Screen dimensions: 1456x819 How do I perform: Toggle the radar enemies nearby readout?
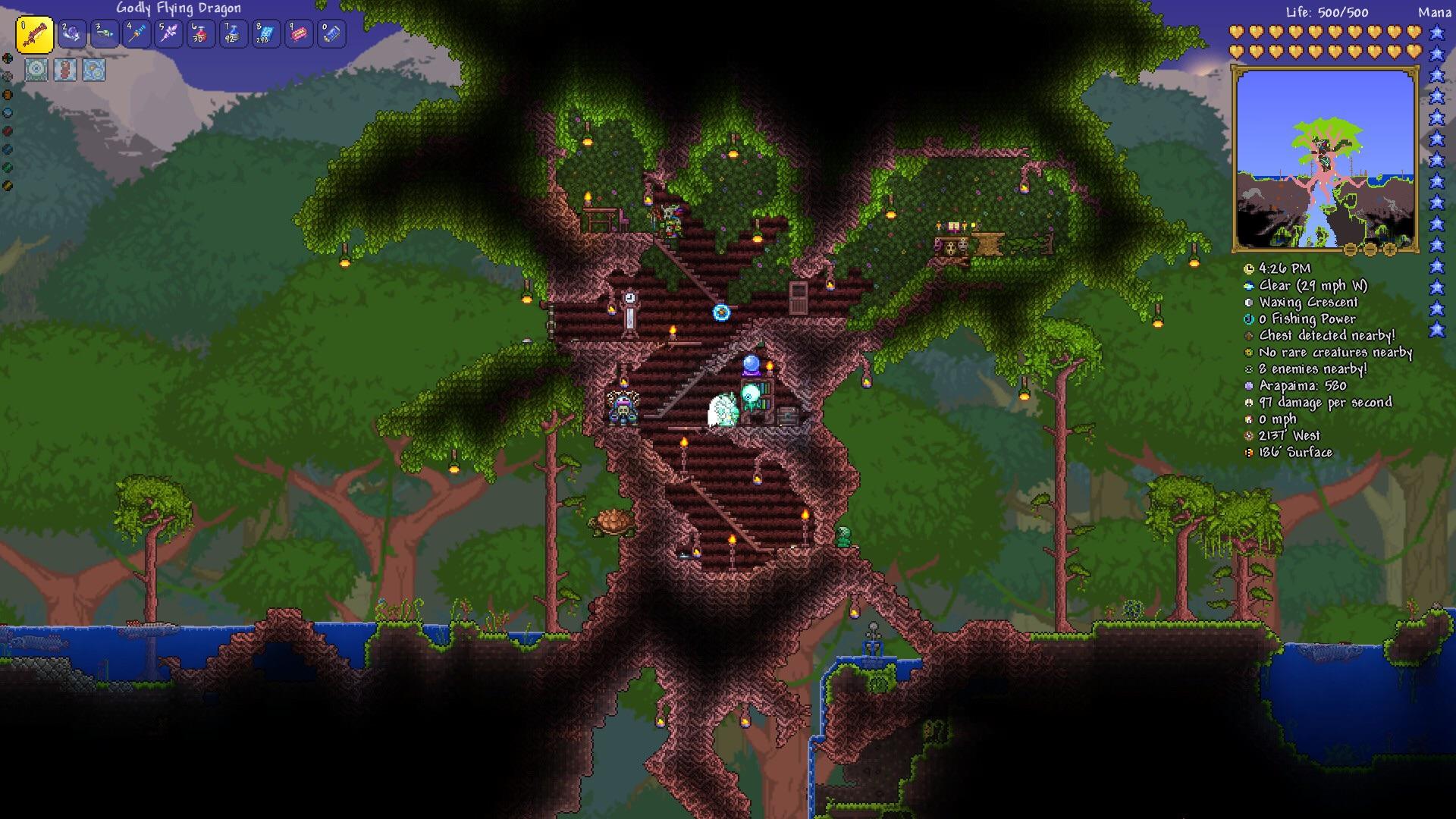pyautogui.click(x=1248, y=369)
